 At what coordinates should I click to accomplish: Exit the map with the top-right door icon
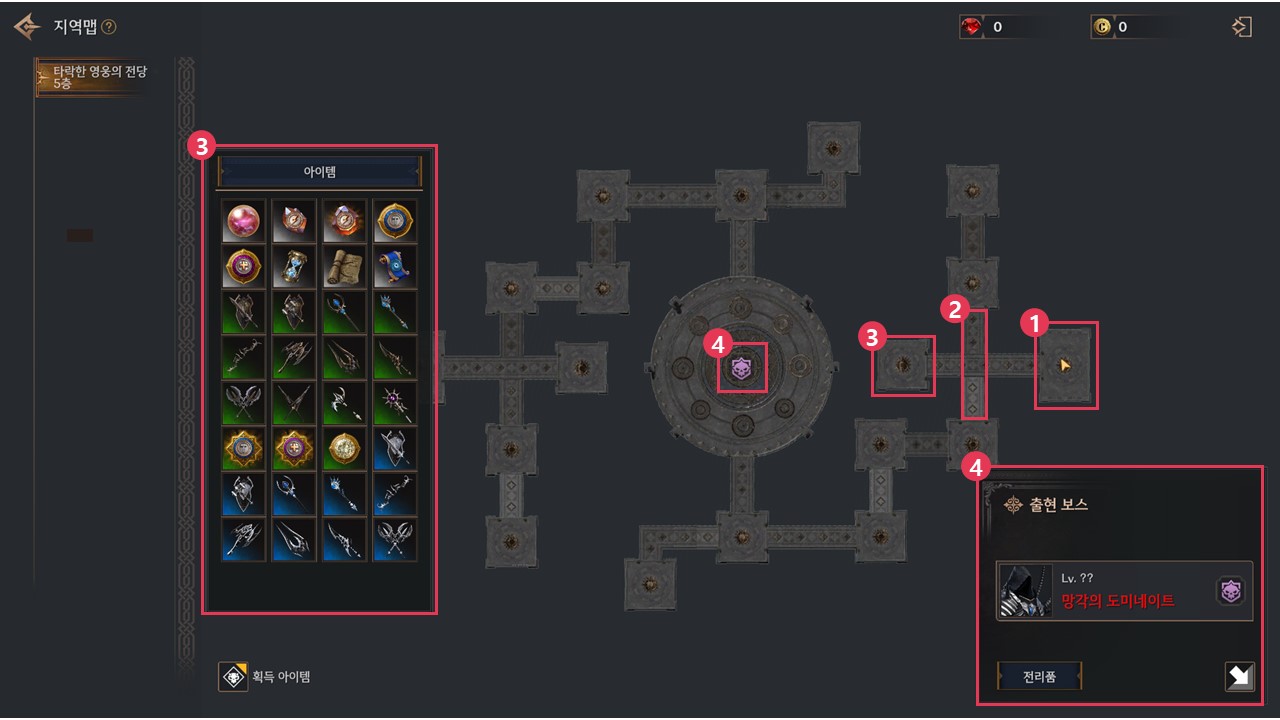tap(1242, 27)
